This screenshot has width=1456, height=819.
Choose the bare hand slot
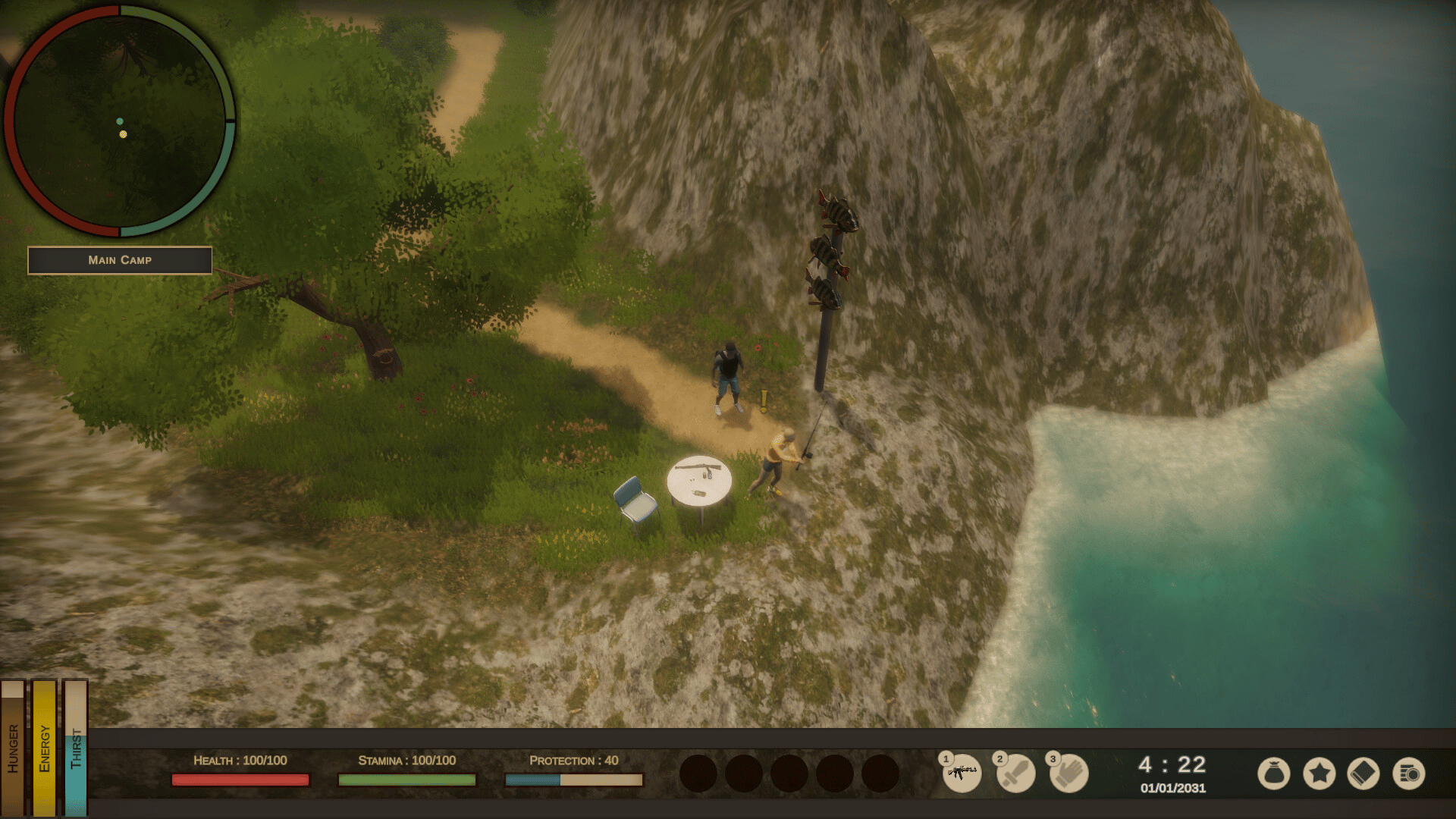coord(1068,773)
